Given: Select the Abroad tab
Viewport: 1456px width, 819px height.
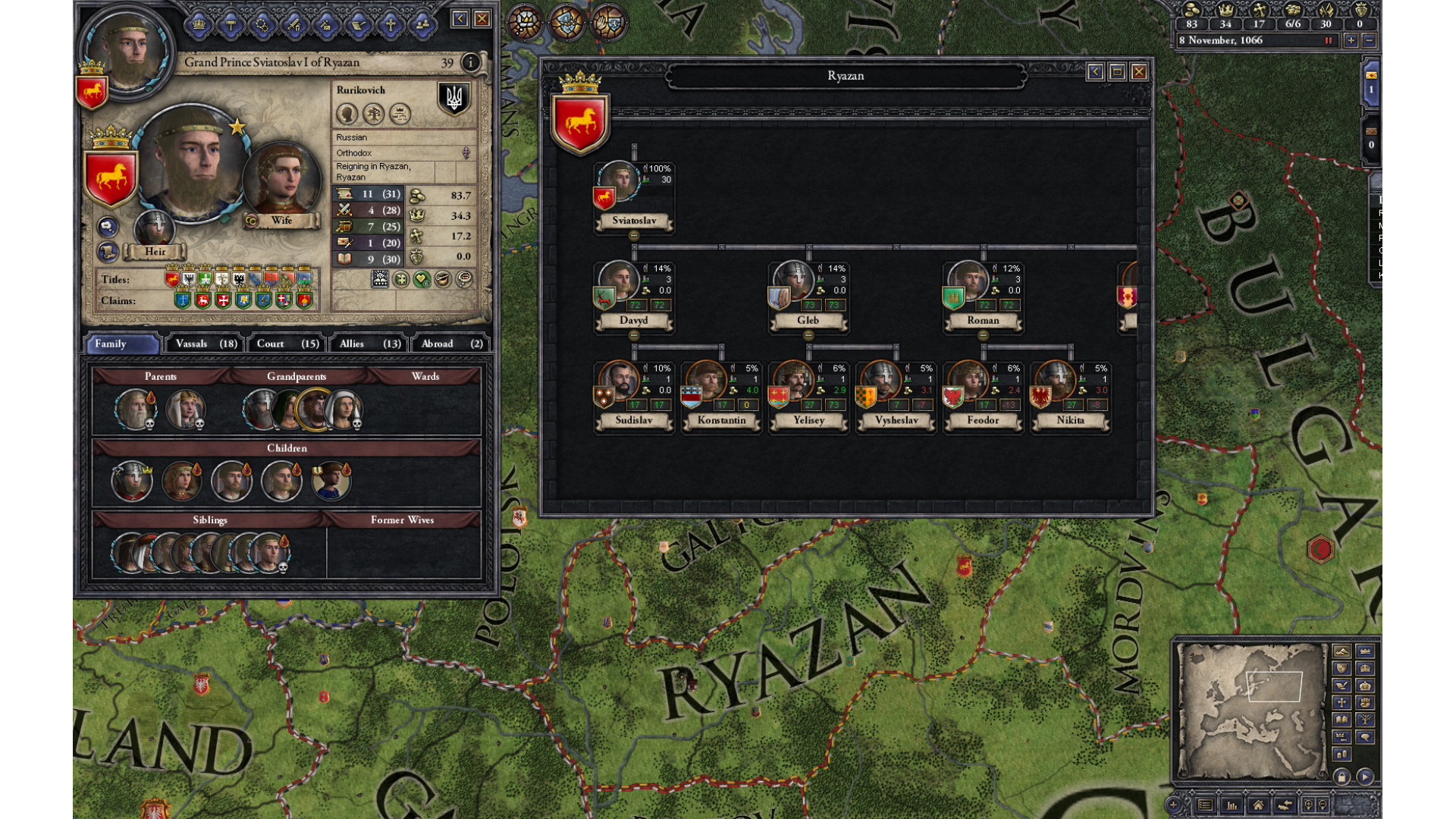Looking at the screenshot, I should click(x=450, y=344).
